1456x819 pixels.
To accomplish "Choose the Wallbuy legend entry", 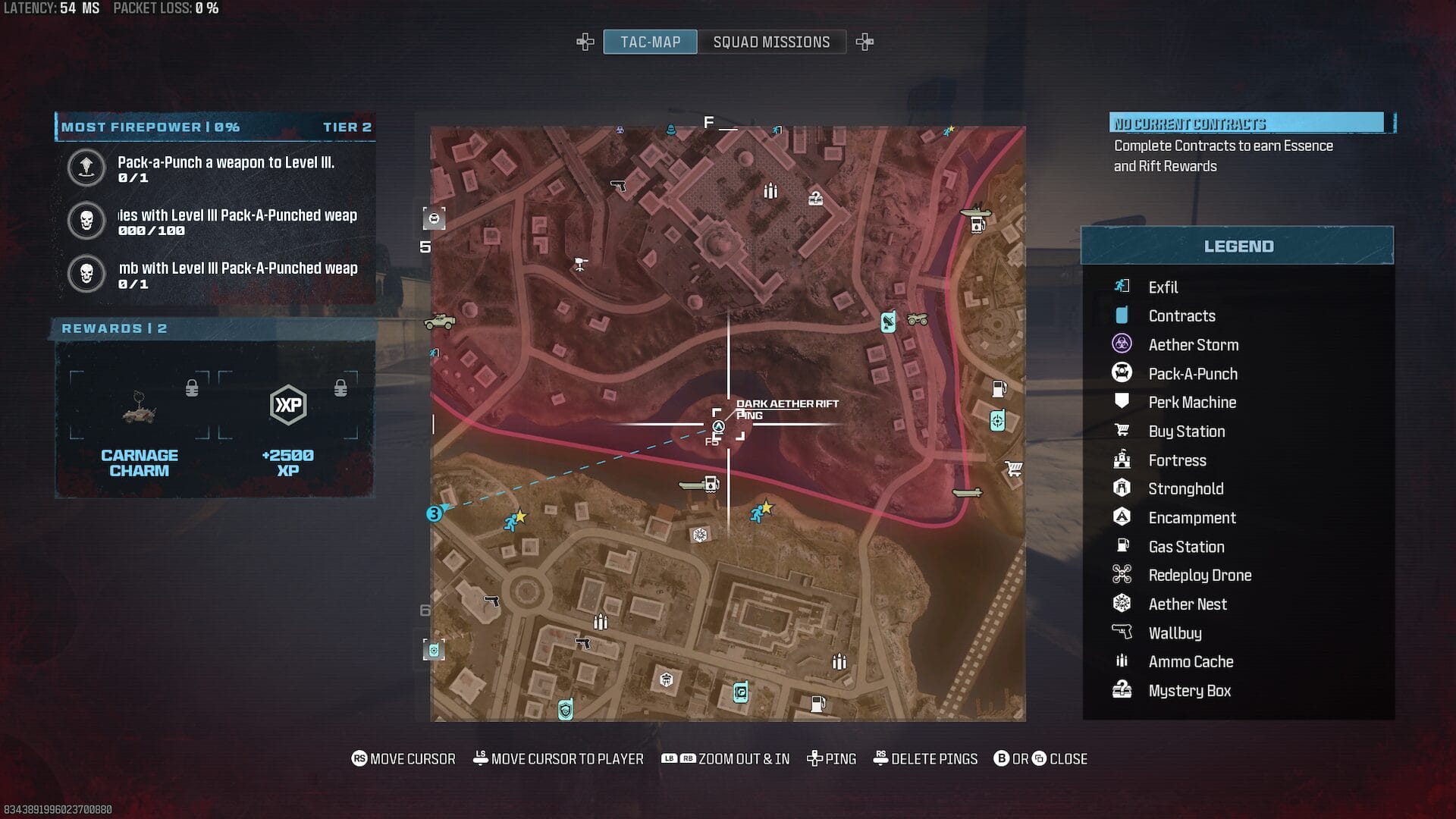I will click(x=1174, y=633).
